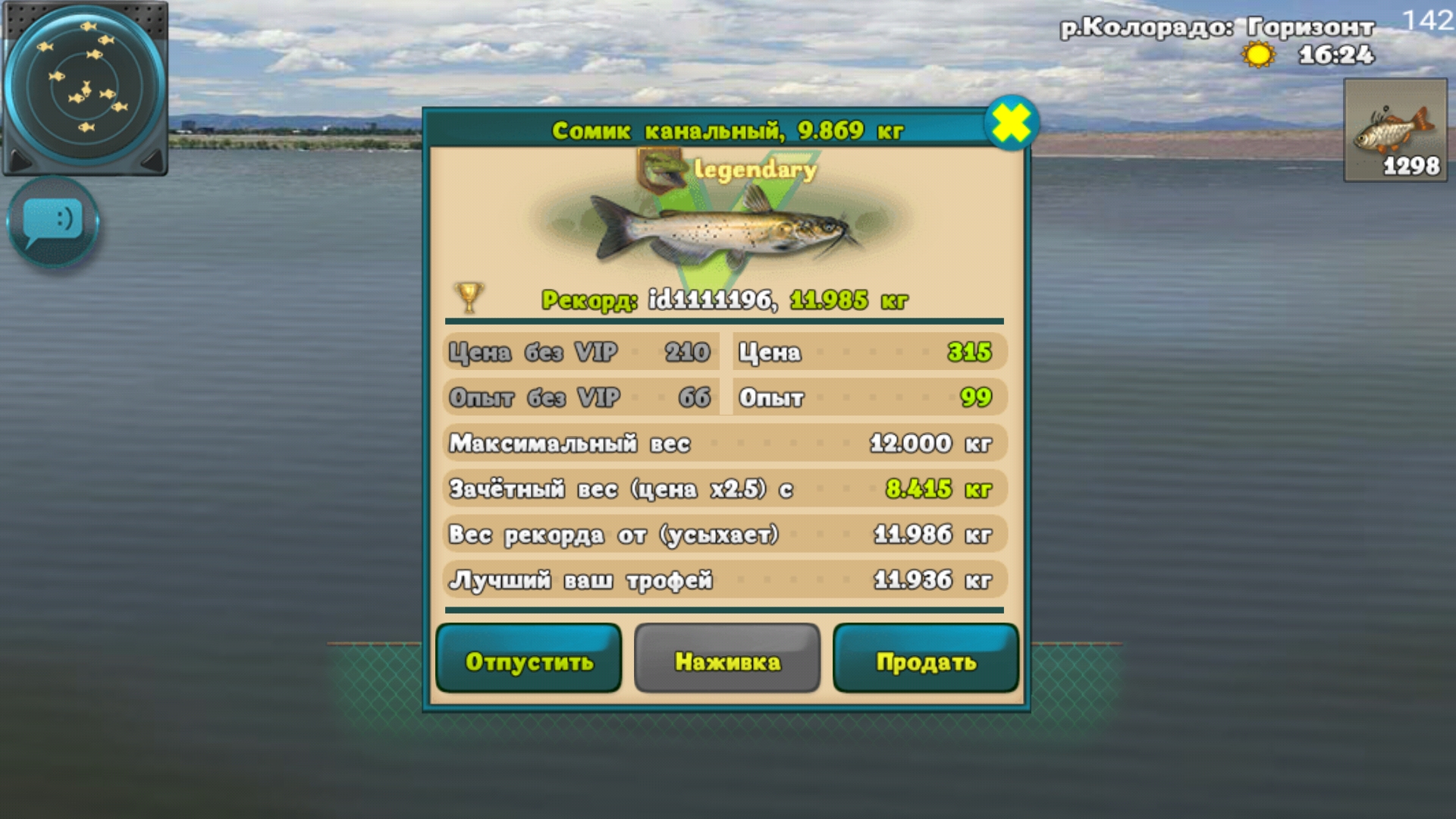Open the crocodile trophy plaque icon
Viewport: 1456px width, 819px height.
661,168
